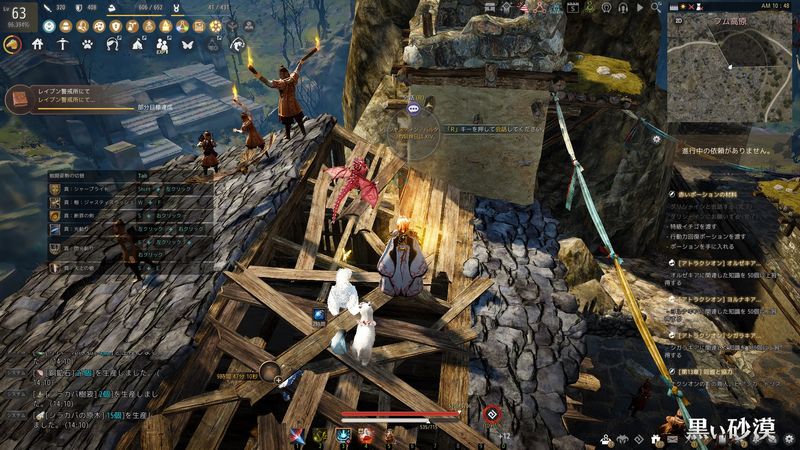Click the horse mount icon
This screenshot has width=800, height=450.
tap(14, 44)
